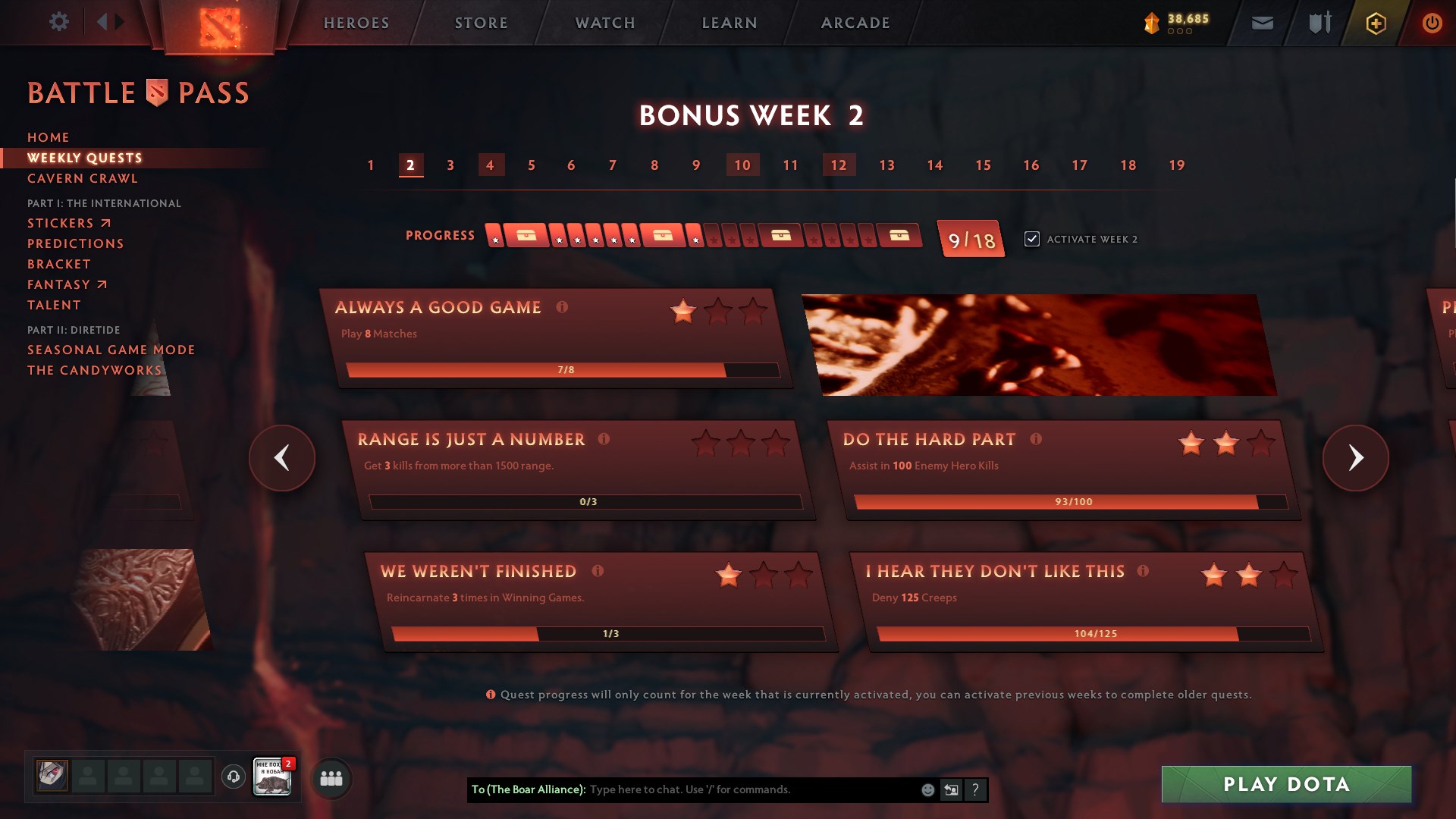Open the armory shield and sword icon
Image resolution: width=1456 pixels, height=819 pixels.
[1318, 23]
